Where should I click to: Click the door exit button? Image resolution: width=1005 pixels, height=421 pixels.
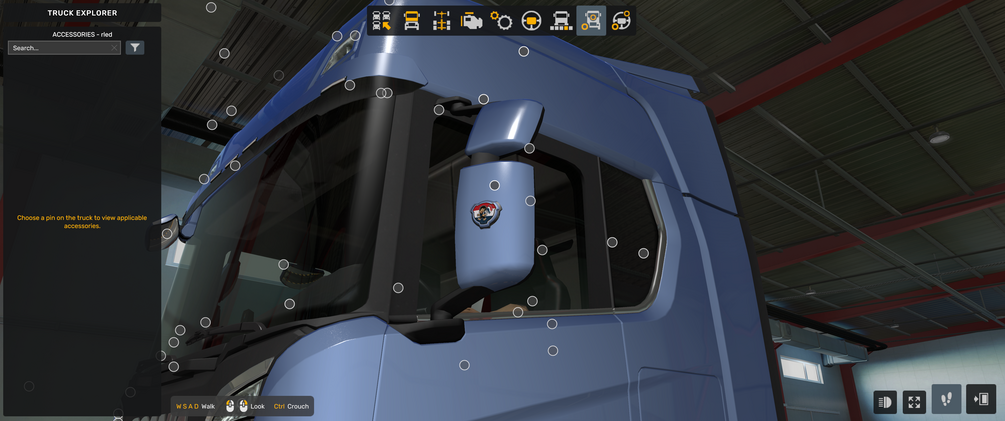click(x=981, y=399)
